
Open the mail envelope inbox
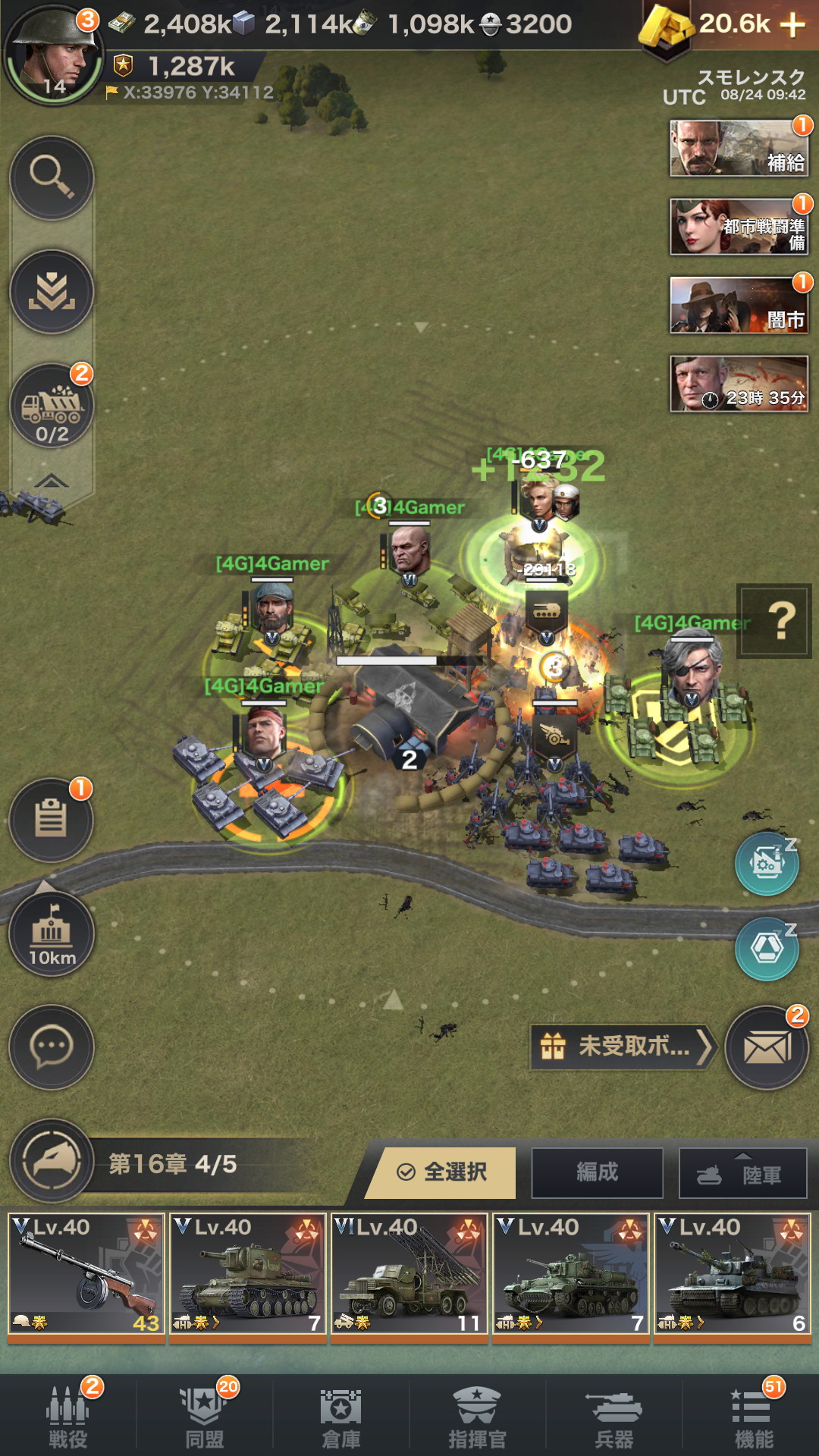point(767,1048)
